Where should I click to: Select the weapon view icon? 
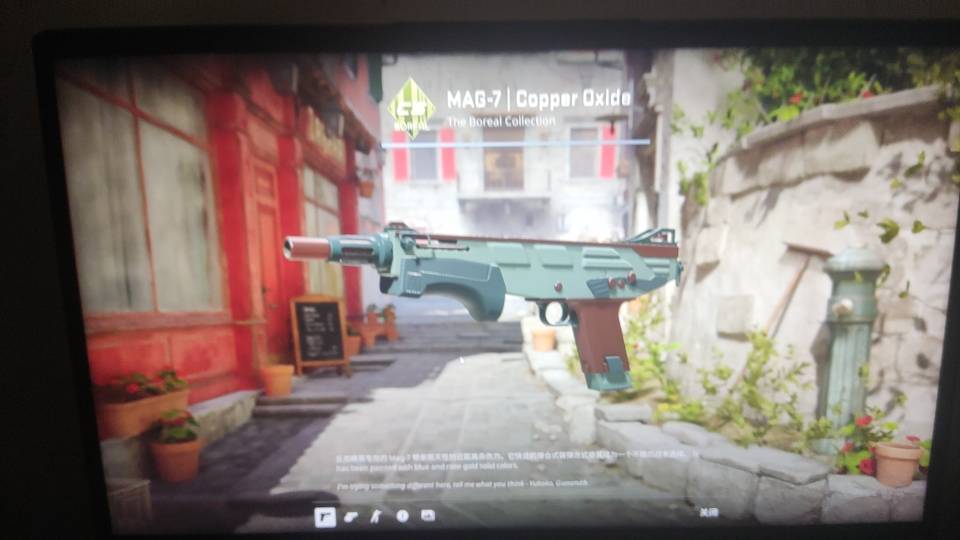pyautogui.click(x=325, y=516)
